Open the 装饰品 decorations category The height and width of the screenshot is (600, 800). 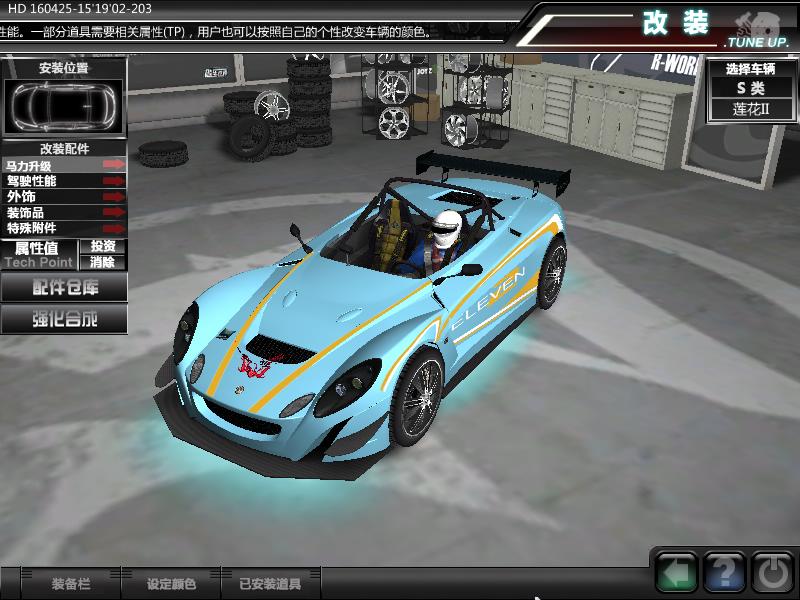coord(65,213)
